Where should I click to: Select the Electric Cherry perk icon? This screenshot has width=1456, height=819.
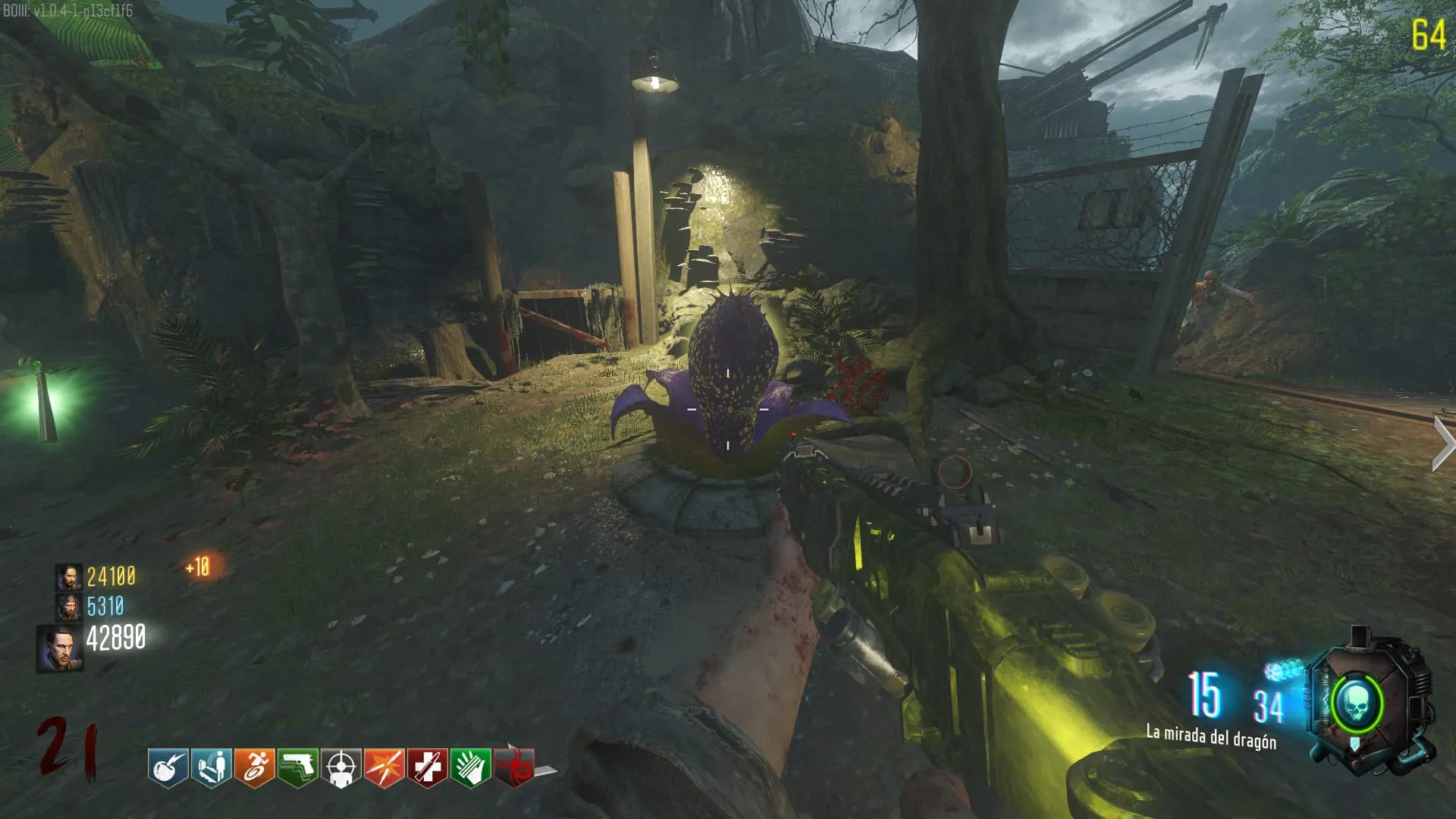(168, 768)
